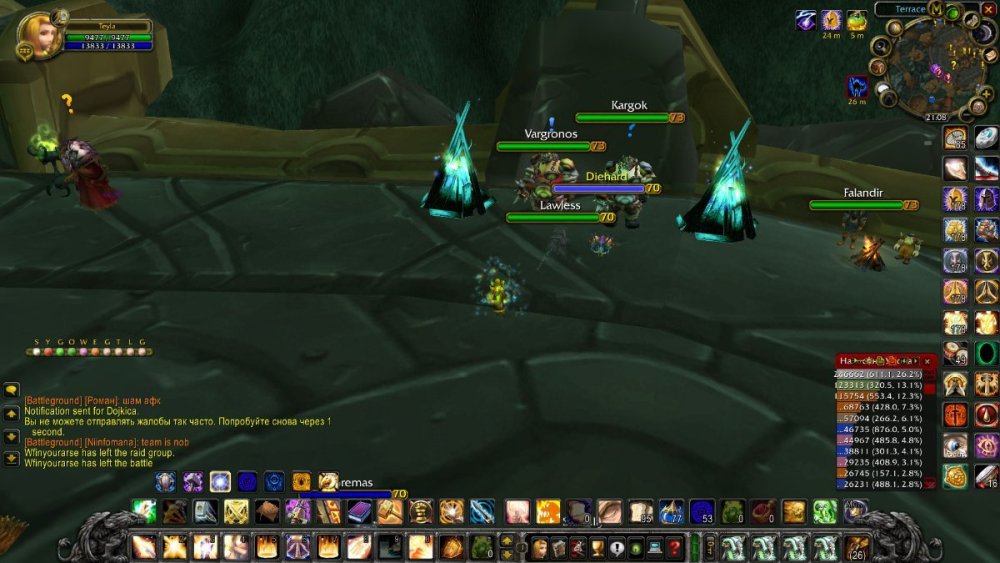Activate the purple spellbook icon on the action bar
This screenshot has width=1000, height=563.
tap(359, 513)
